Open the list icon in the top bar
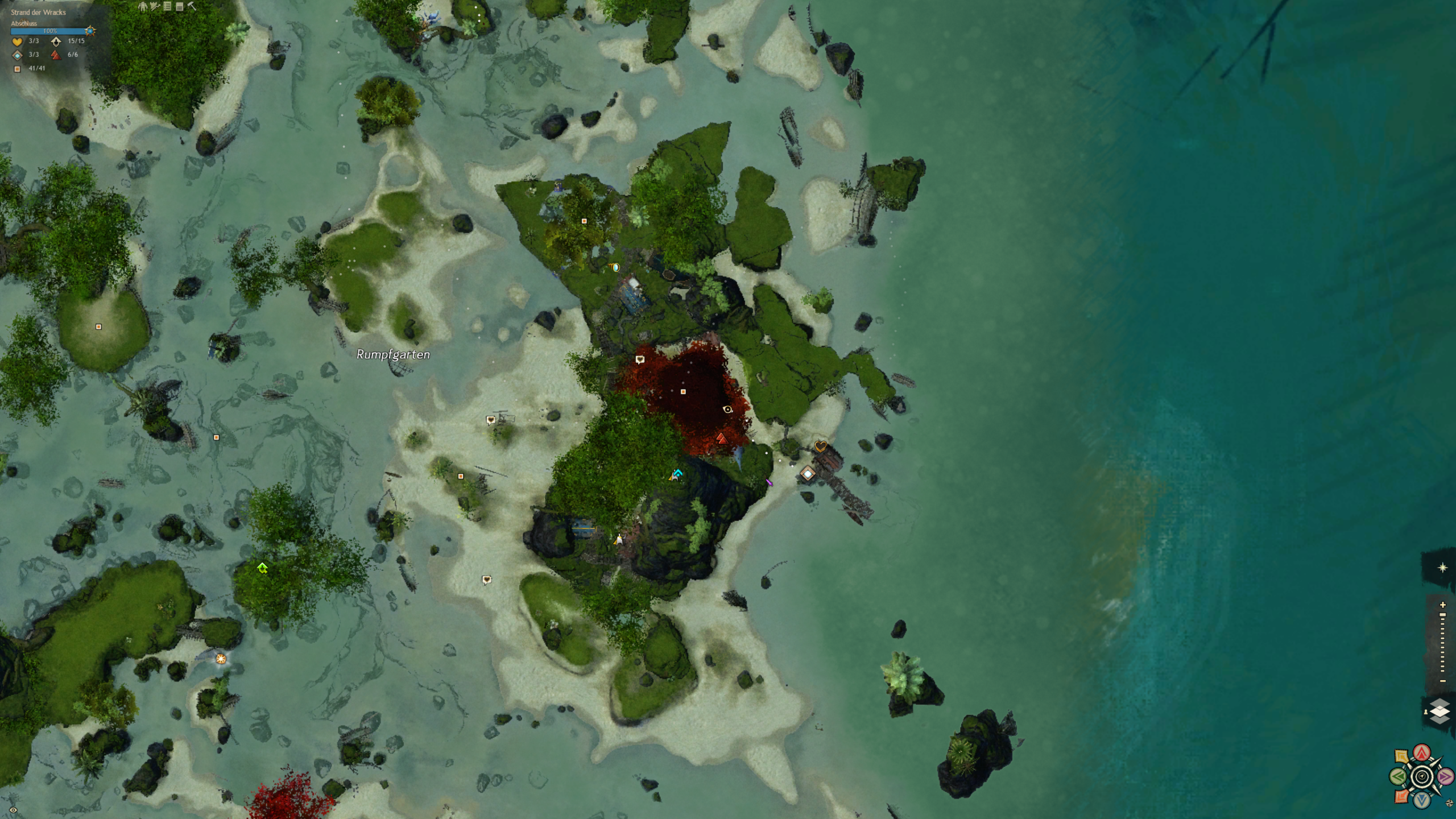 167,6
